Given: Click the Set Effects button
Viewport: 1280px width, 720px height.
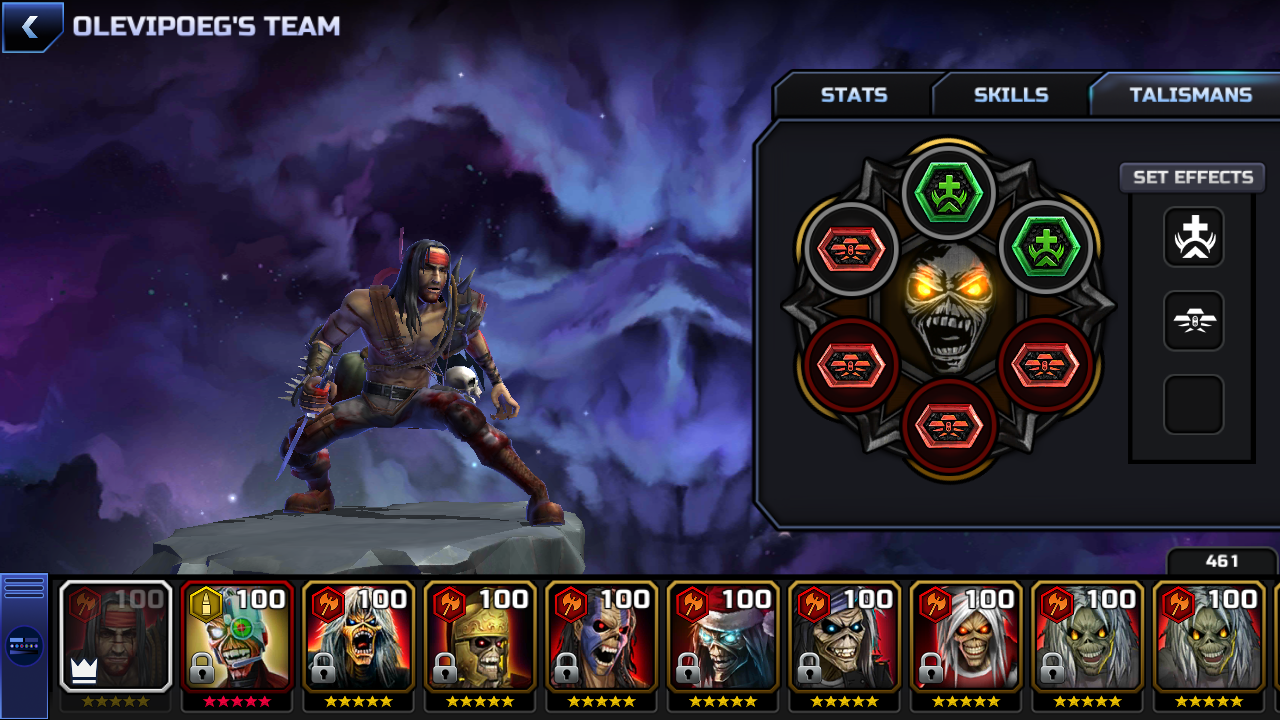Looking at the screenshot, I should (1192, 177).
